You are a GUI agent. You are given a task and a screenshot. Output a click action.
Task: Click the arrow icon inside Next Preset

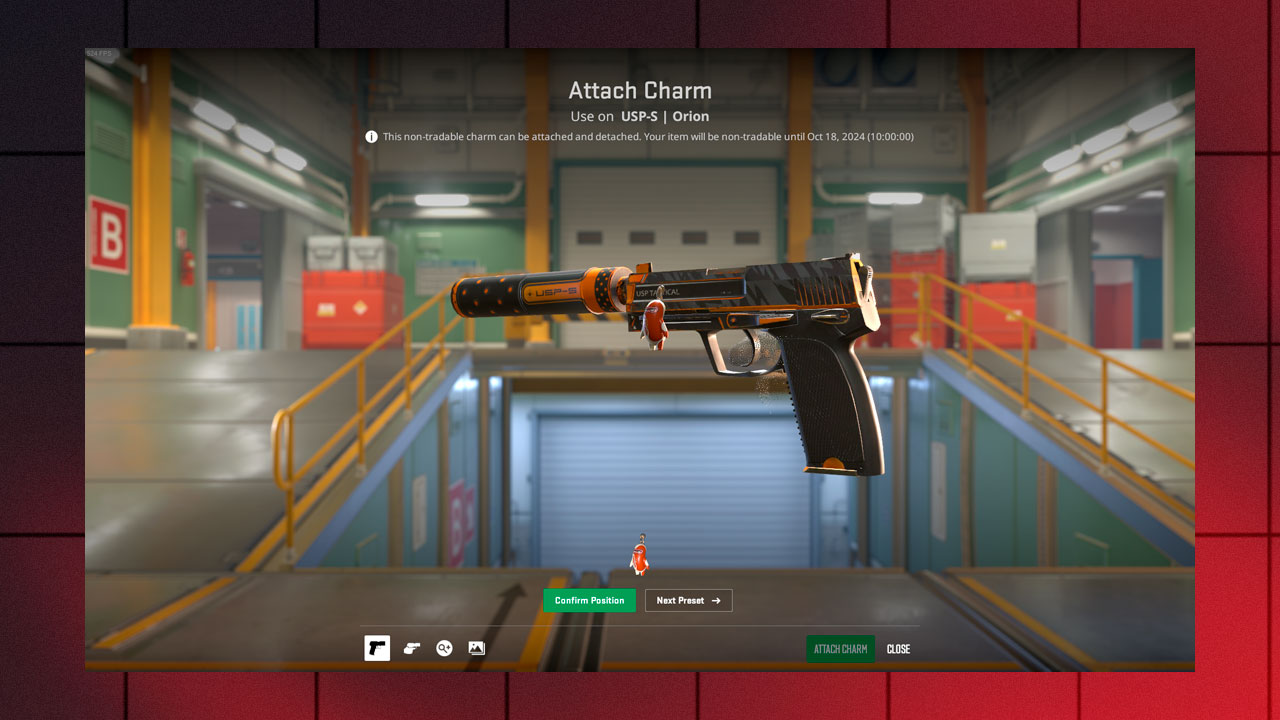coord(716,600)
